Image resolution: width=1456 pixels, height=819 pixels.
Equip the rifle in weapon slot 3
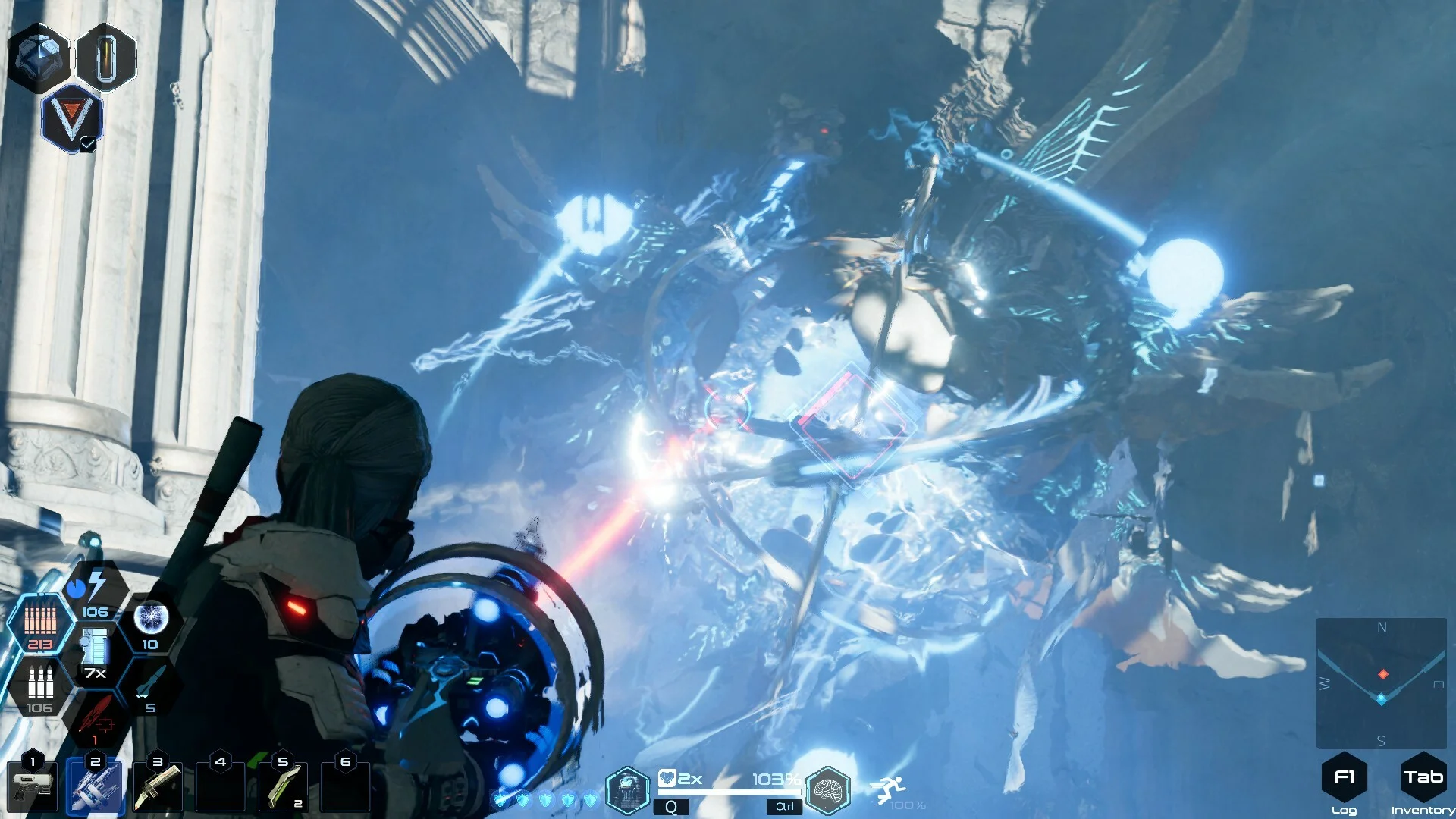click(158, 788)
